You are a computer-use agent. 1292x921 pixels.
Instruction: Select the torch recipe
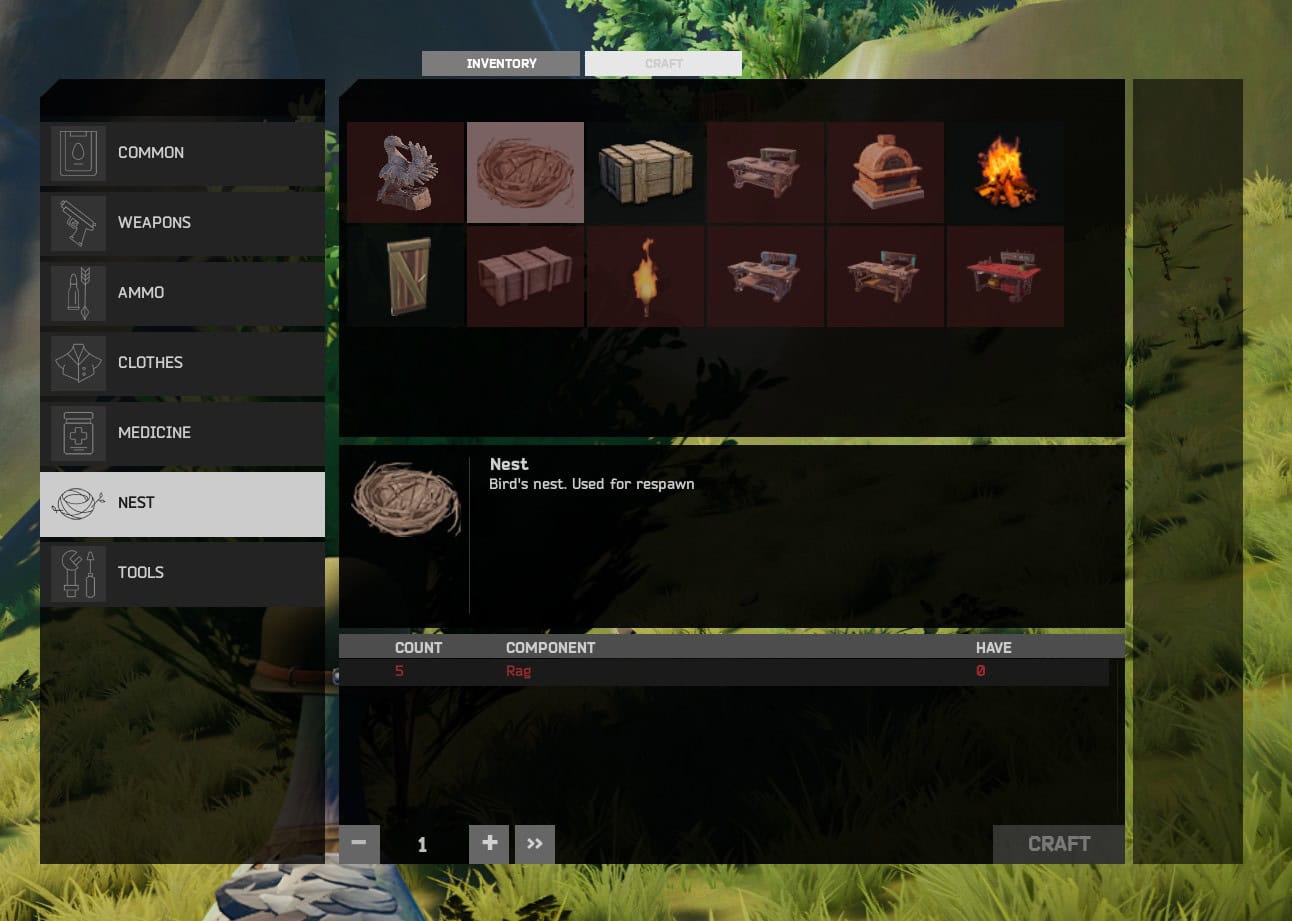(645, 276)
